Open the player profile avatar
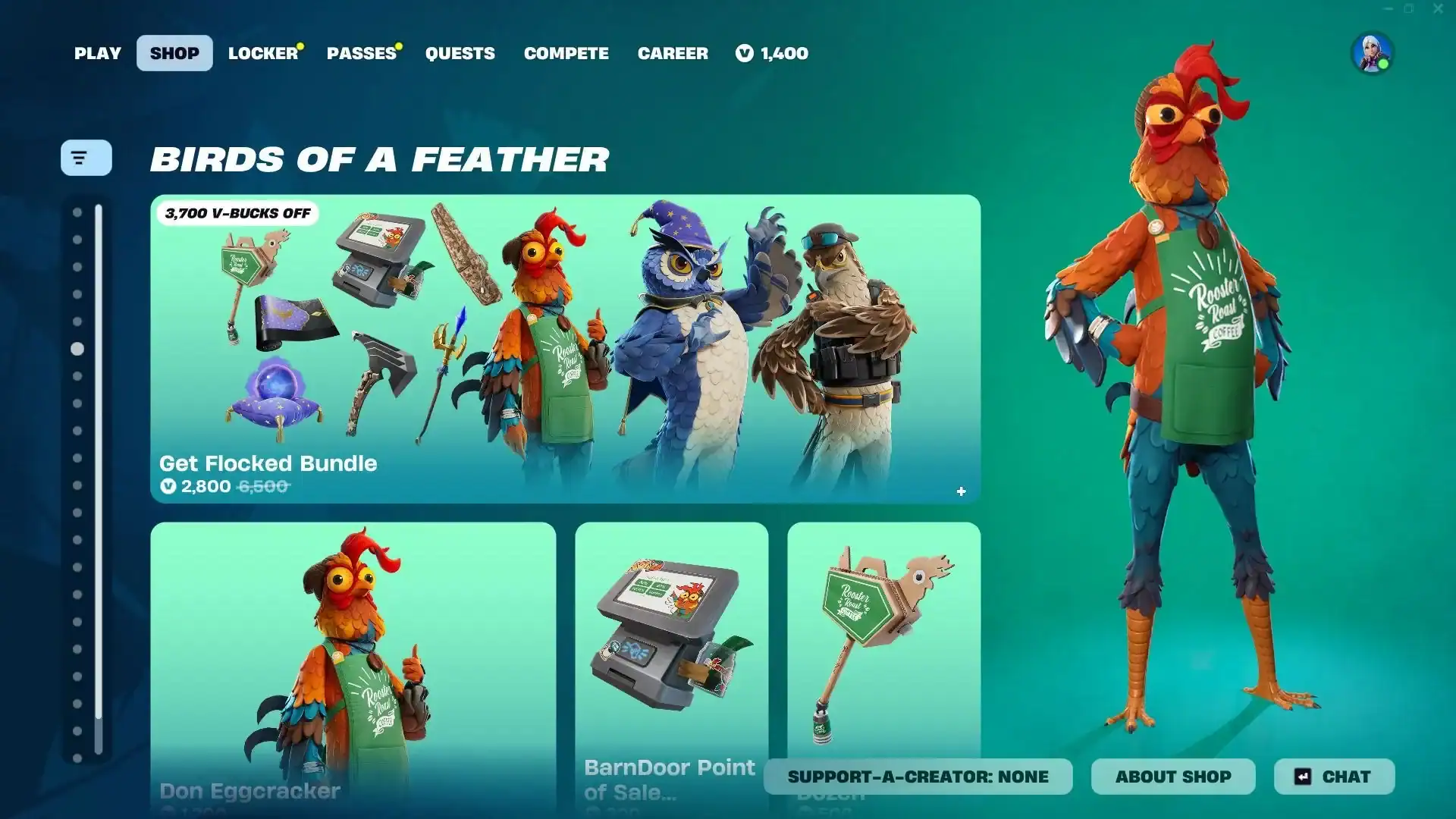The image size is (1456, 819). (x=1372, y=53)
